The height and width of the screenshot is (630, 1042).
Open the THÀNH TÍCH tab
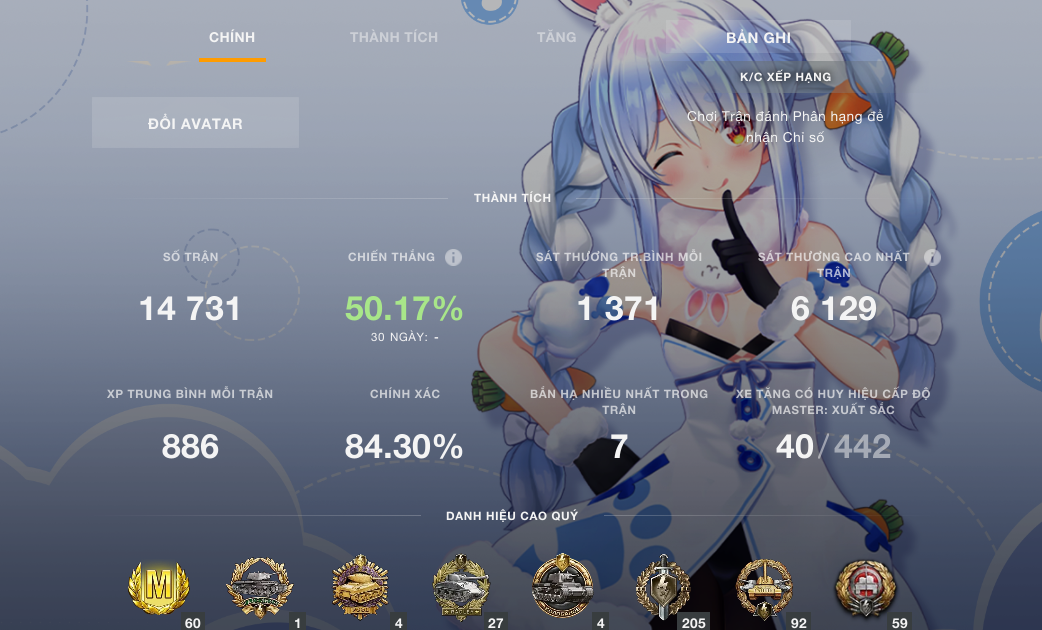394,38
